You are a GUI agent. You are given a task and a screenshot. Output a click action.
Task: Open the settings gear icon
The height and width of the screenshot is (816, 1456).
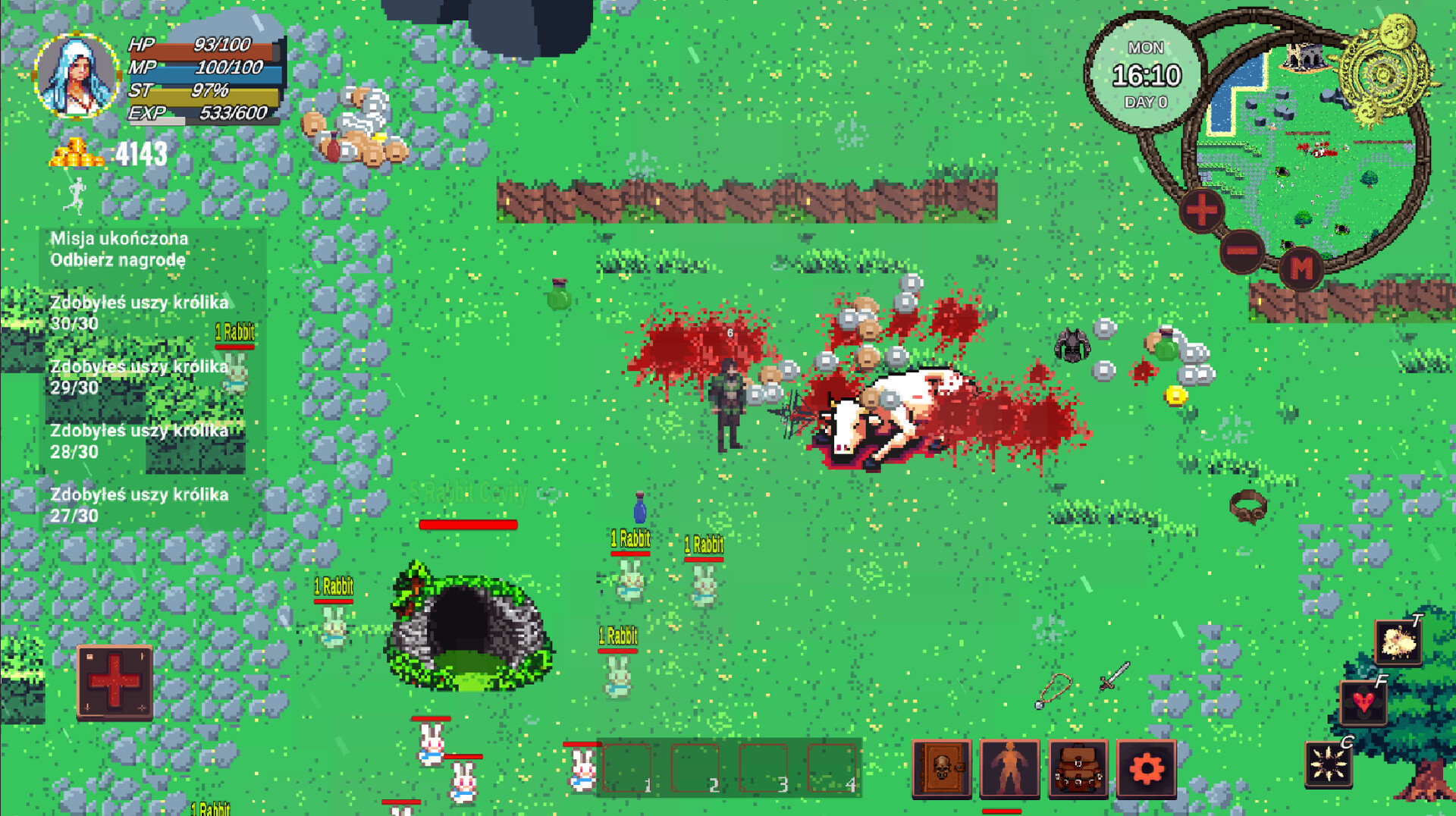tap(1147, 768)
